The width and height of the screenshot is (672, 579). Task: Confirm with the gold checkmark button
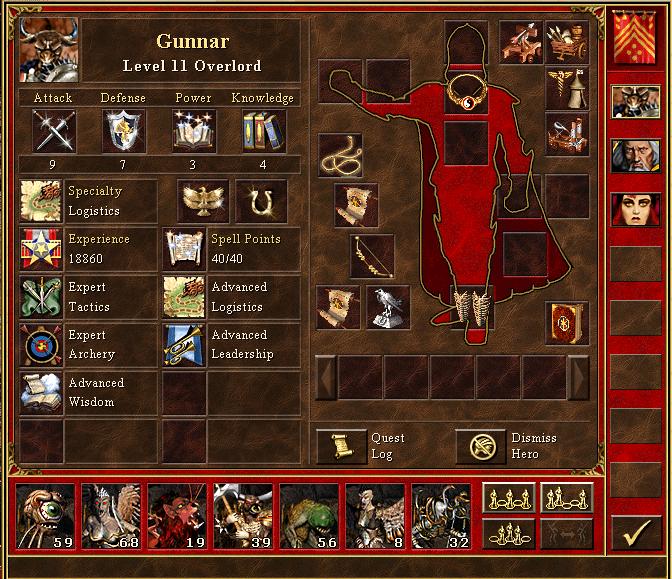coord(633,534)
